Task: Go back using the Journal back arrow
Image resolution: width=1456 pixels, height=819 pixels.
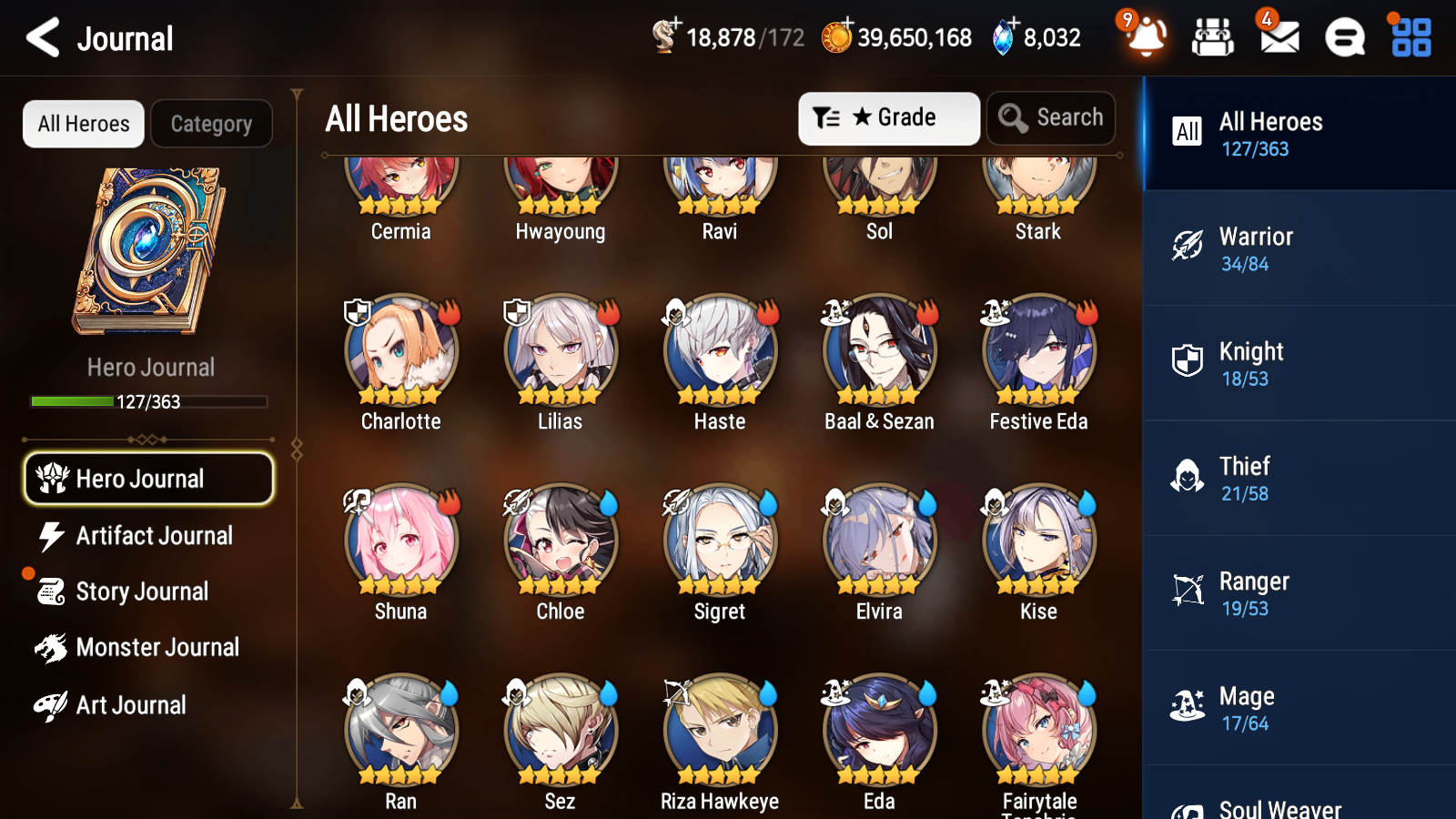Action: [x=43, y=37]
